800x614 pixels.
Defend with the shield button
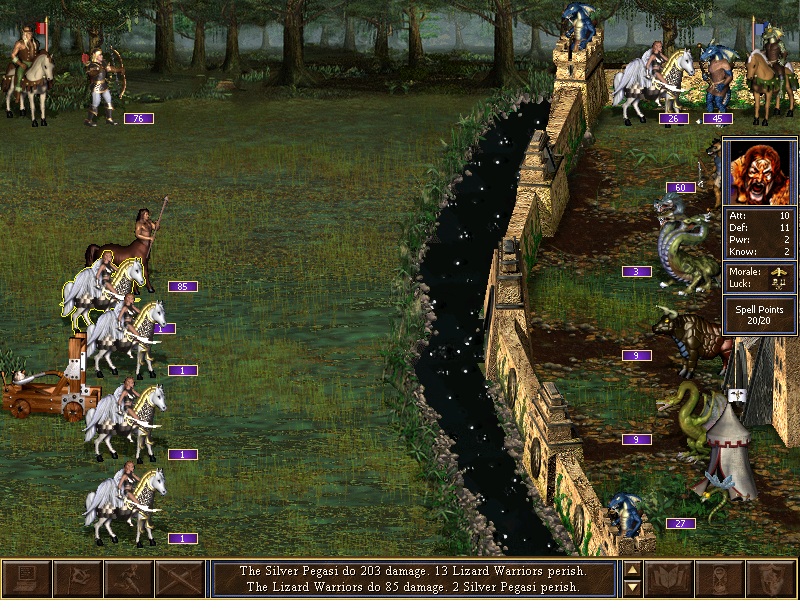[771, 580]
